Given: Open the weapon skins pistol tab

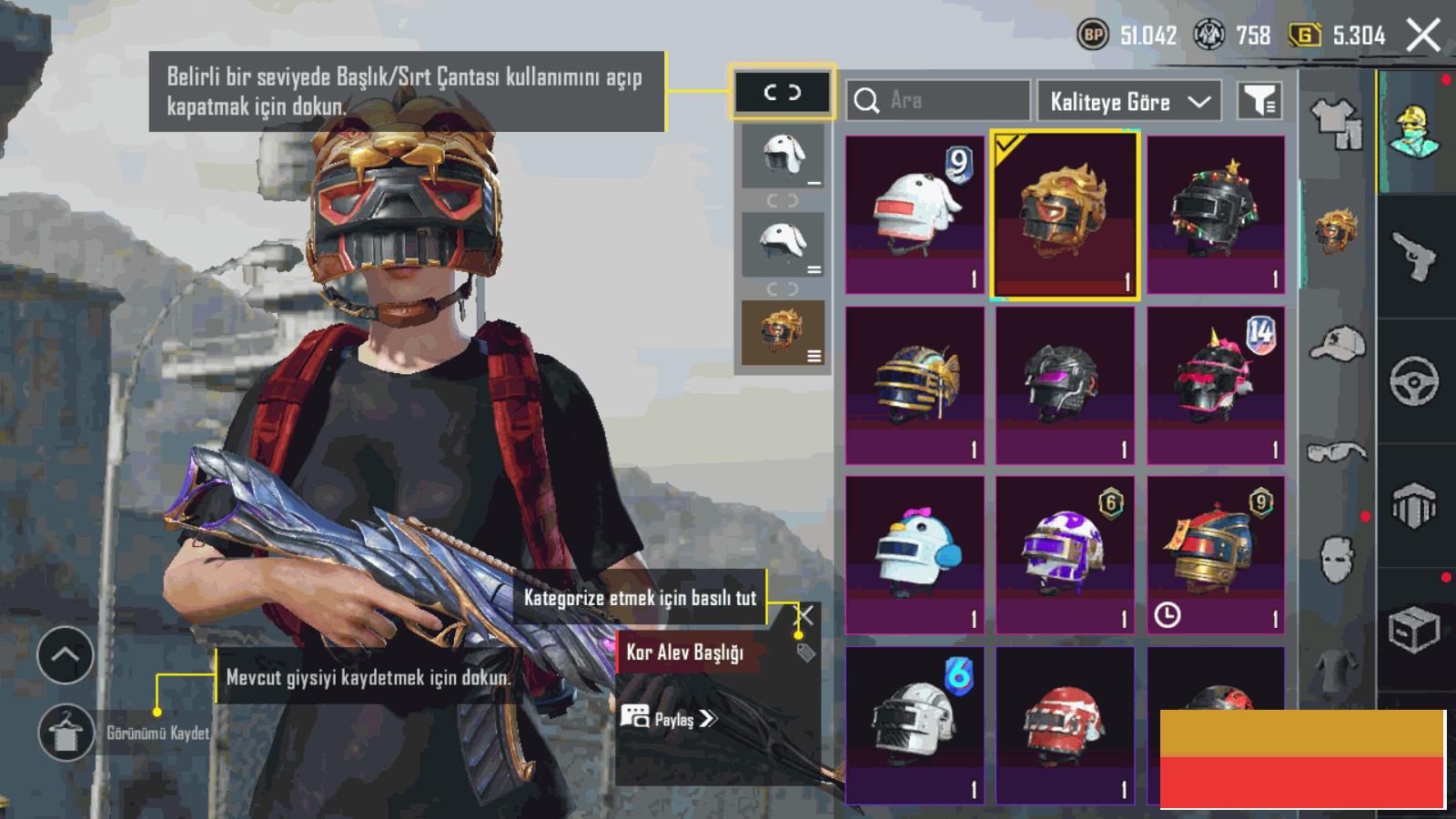Looking at the screenshot, I should 1414,257.
